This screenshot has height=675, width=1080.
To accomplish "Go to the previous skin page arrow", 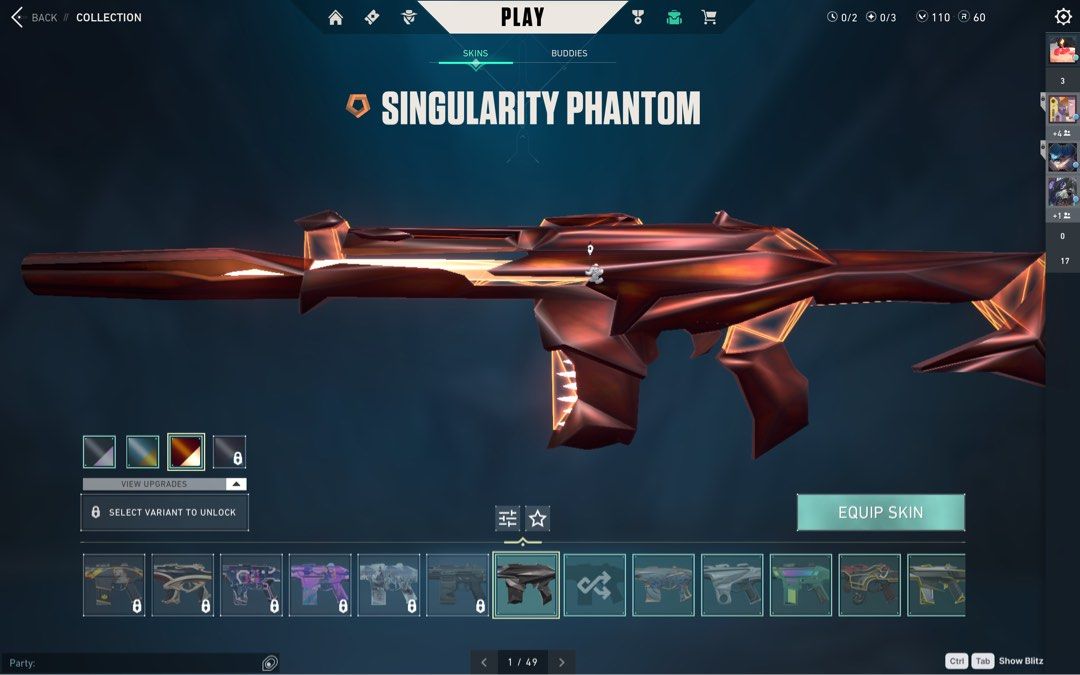I will click(484, 662).
